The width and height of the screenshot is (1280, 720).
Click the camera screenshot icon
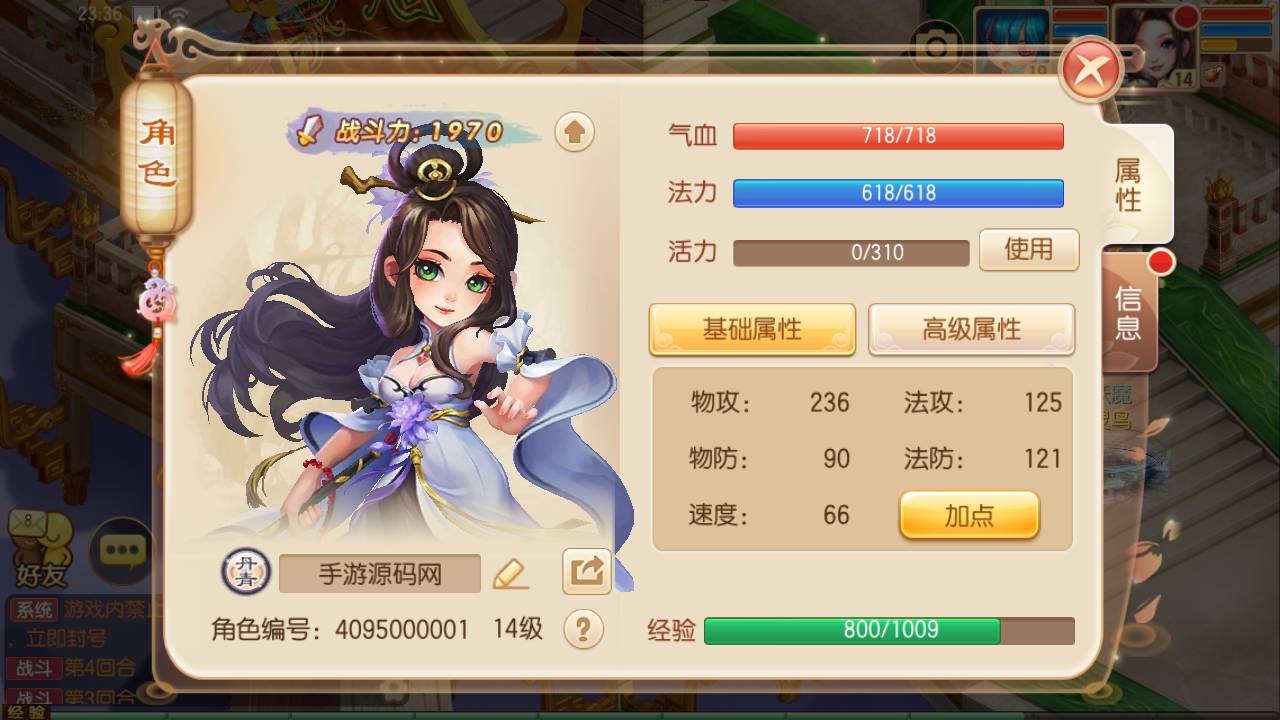click(936, 46)
